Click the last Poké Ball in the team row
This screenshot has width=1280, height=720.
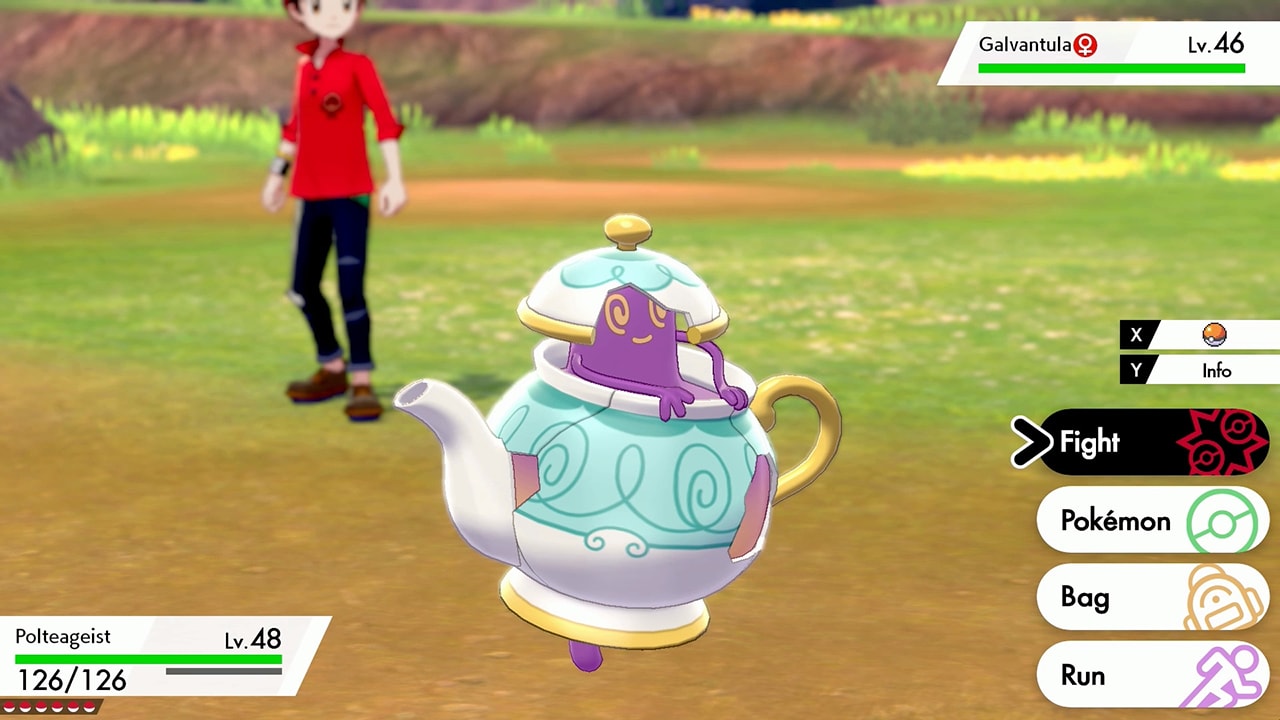(x=88, y=705)
